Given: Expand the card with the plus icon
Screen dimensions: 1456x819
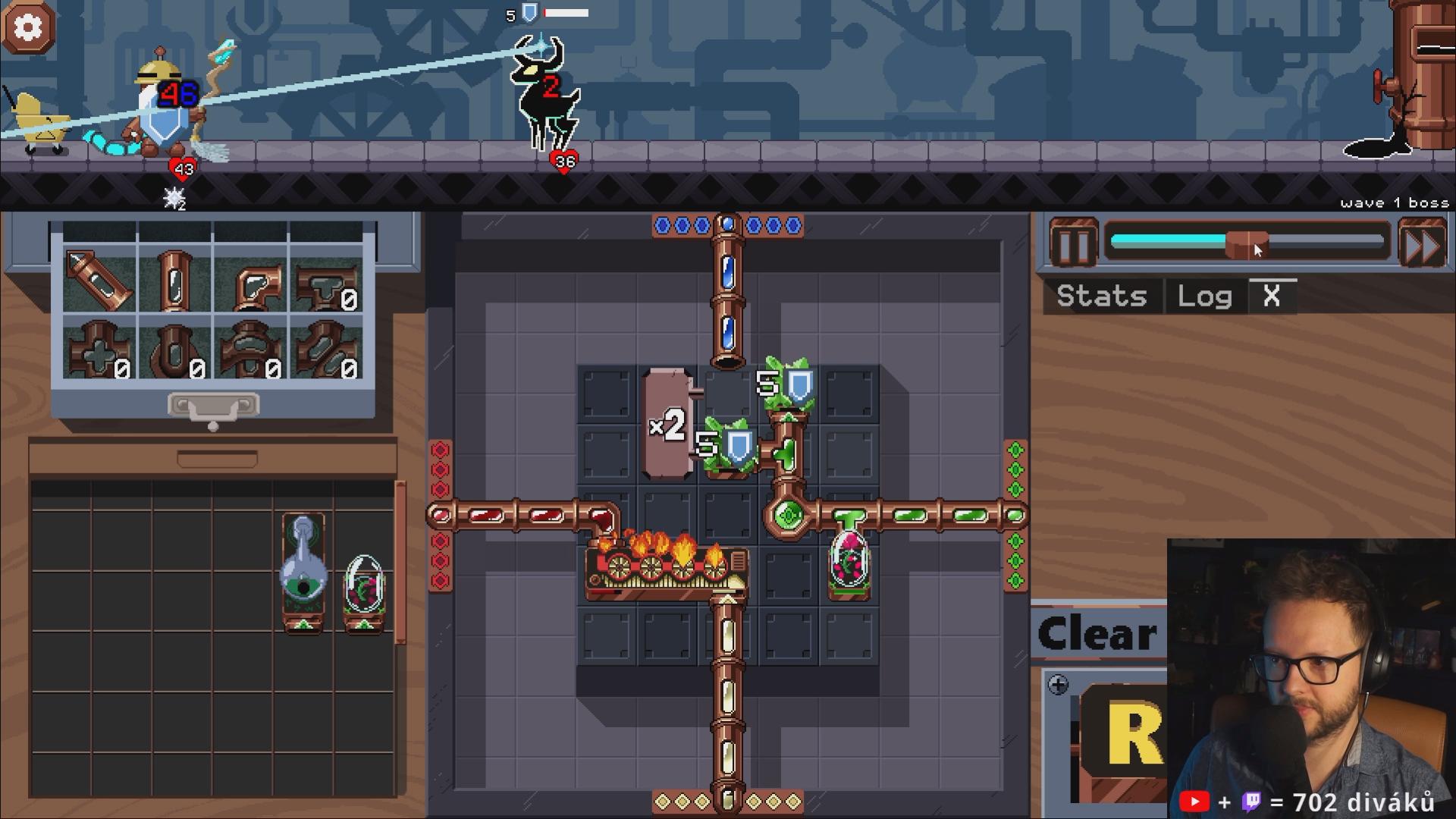Looking at the screenshot, I should [1058, 686].
